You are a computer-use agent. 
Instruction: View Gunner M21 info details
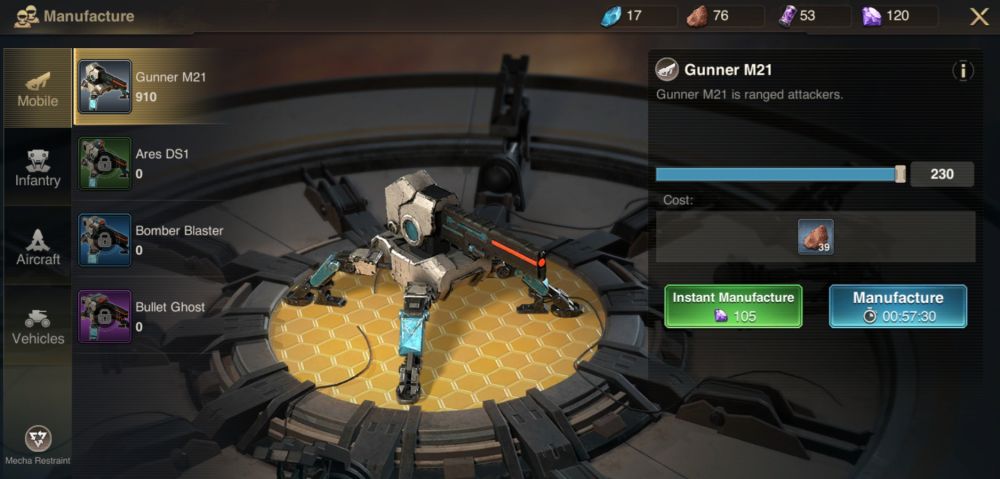(x=962, y=70)
